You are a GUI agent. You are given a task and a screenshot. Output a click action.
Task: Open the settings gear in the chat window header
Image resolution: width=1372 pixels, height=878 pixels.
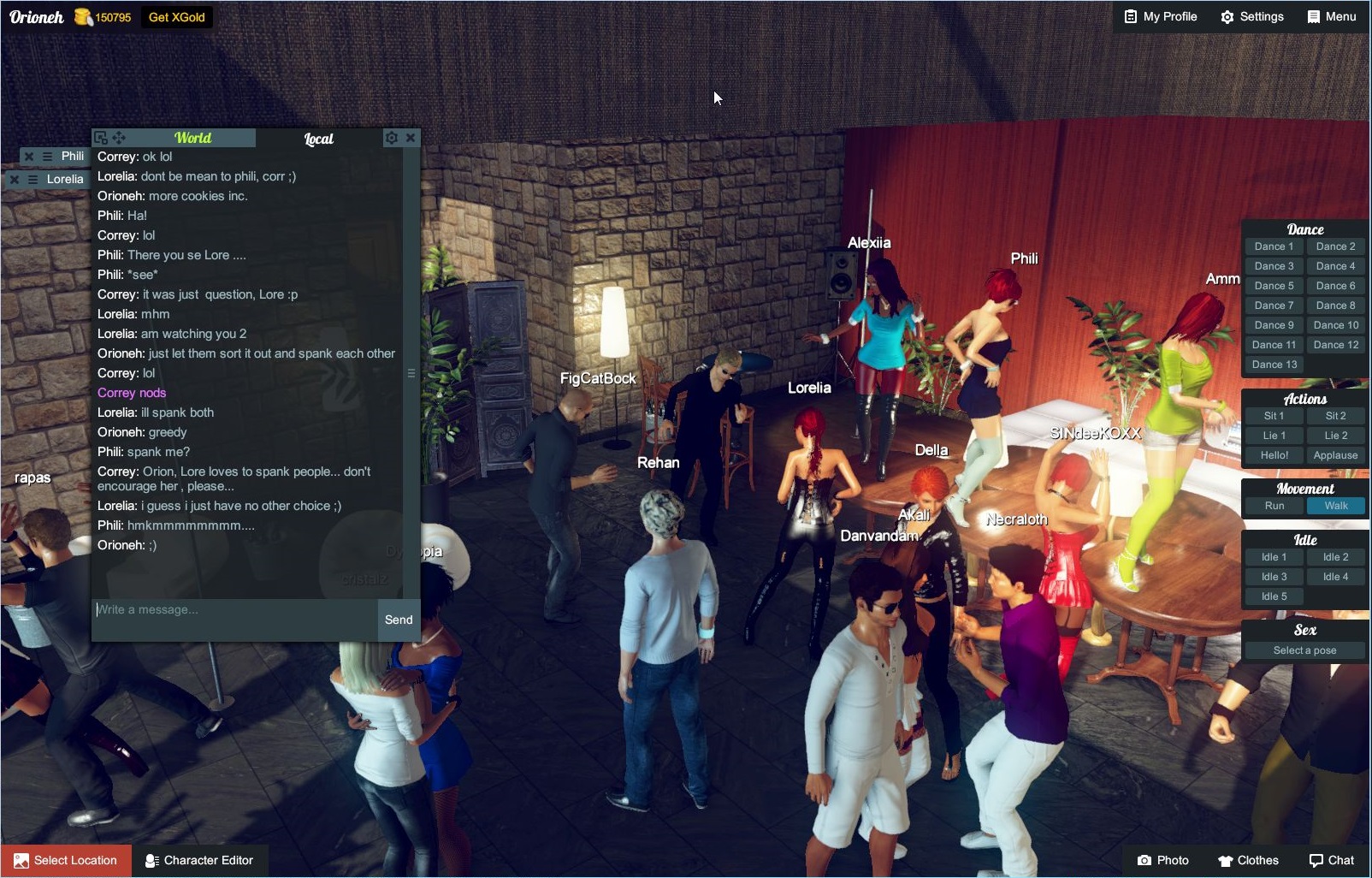(391, 137)
